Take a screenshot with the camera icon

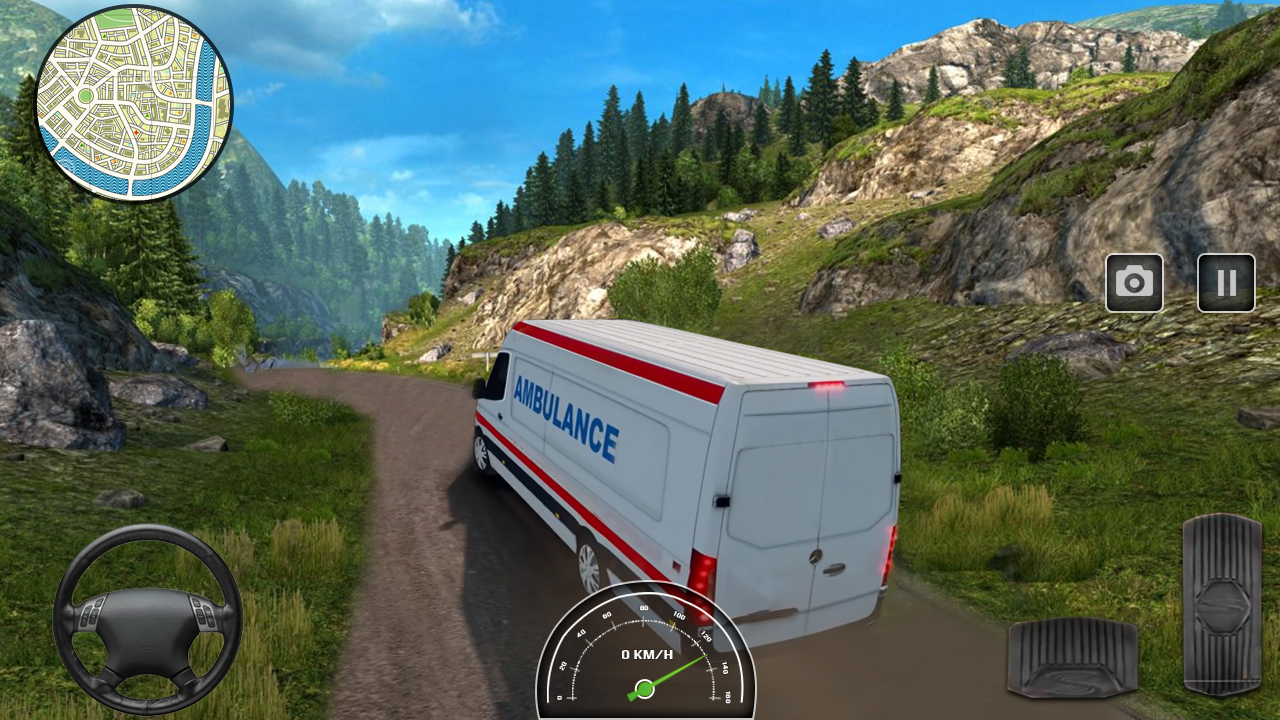[x=1134, y=283]
